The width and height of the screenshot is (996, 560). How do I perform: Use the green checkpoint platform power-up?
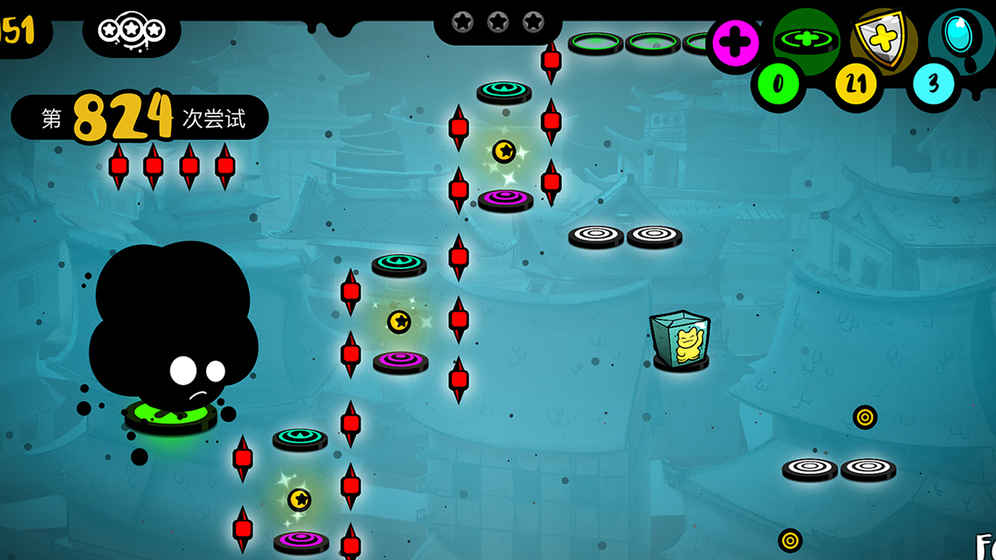point(806,40)
